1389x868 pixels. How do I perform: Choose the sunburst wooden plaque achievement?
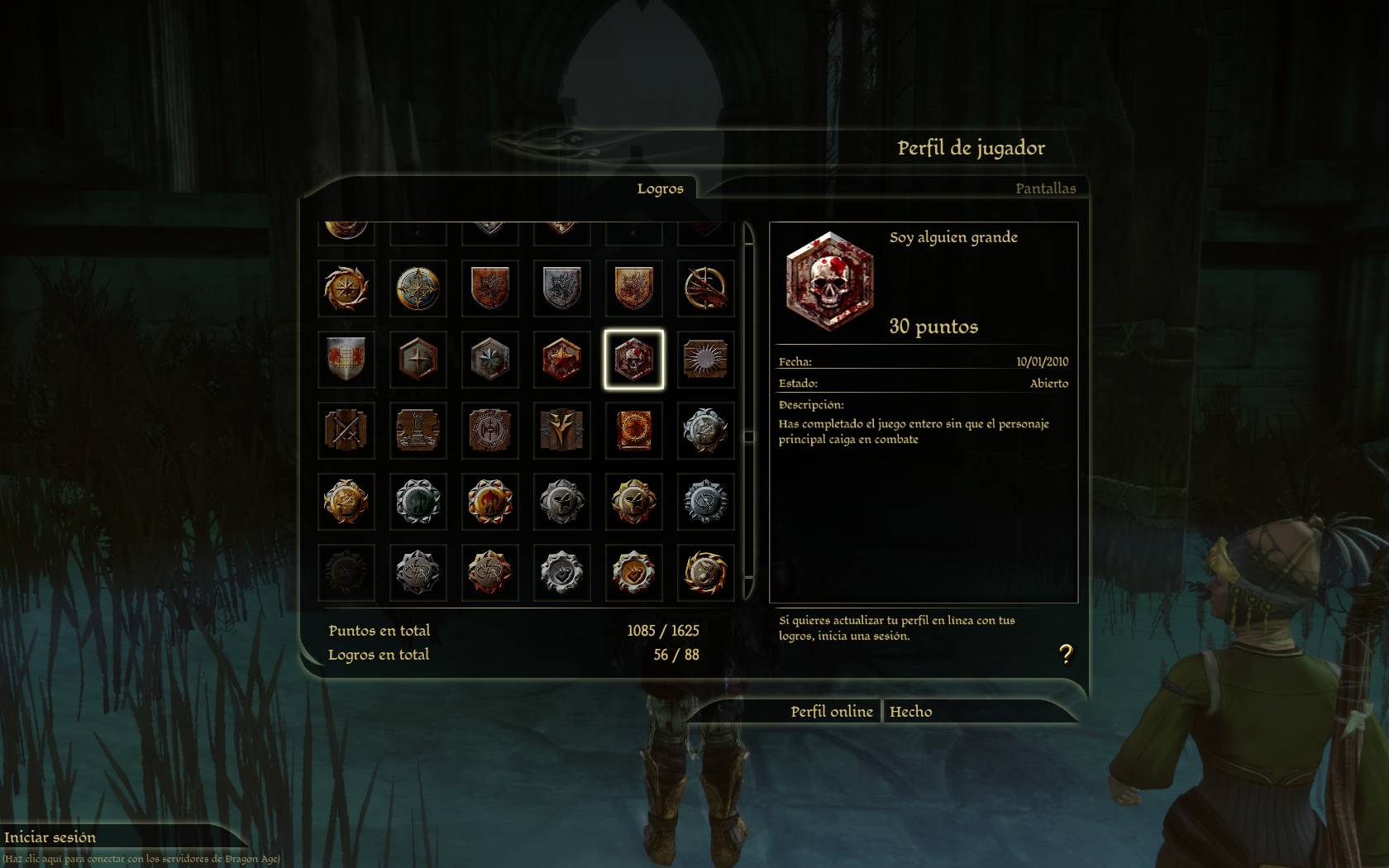tap(705, 360)
